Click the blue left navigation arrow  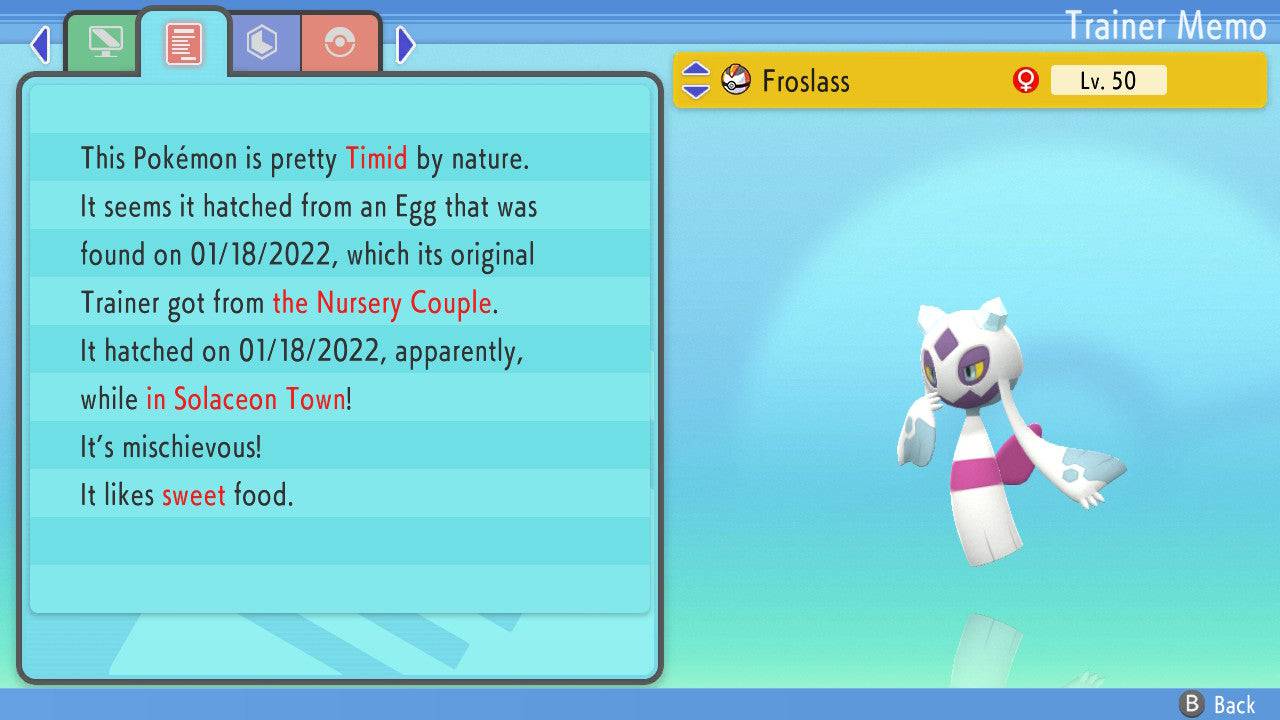[x=40, y=44]
